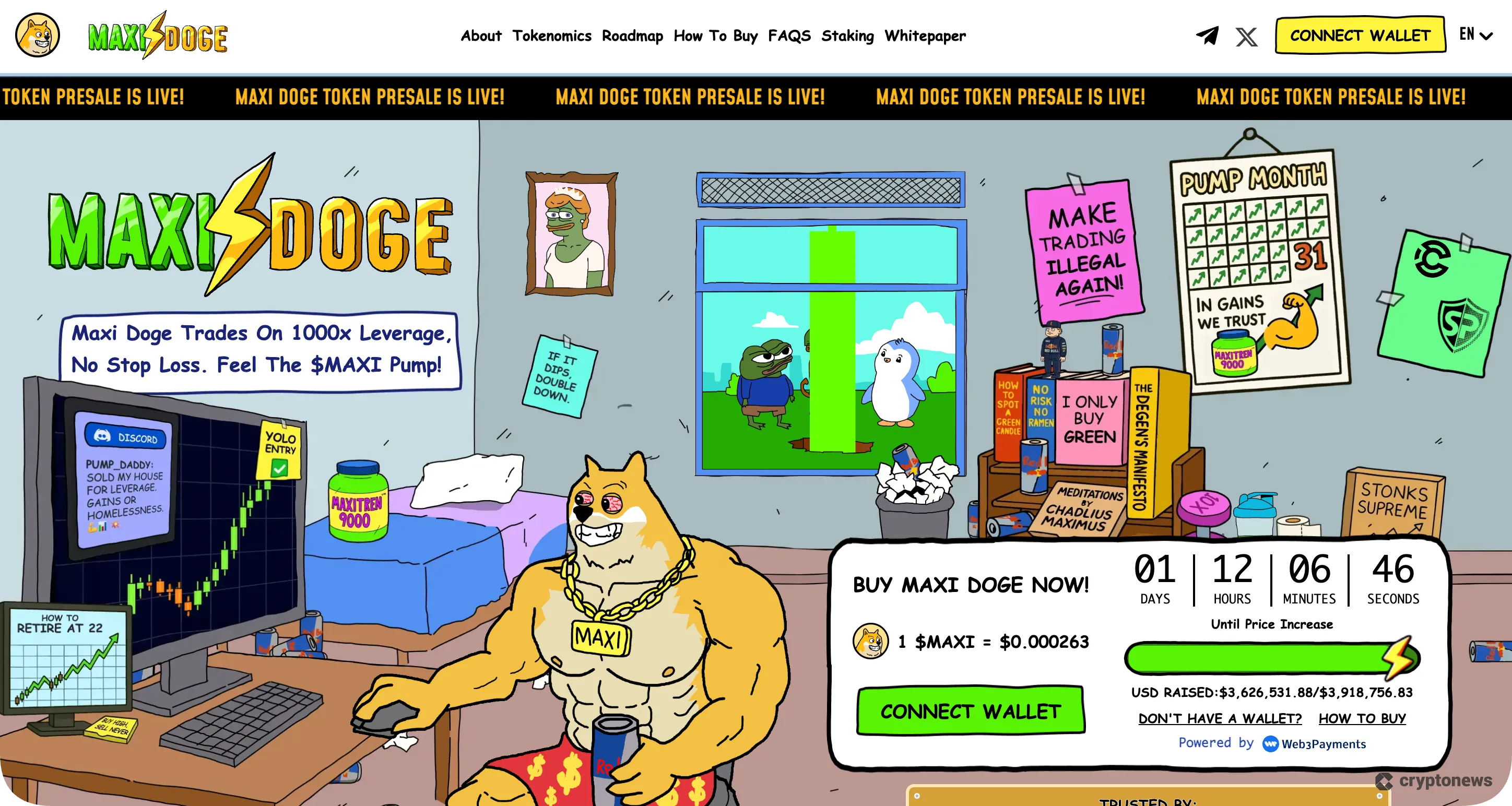The width and height of the screenshot is (1512, 806).
Task: Open the HOW TO BUY link in the widget
Action: [x=1362, y=718]
